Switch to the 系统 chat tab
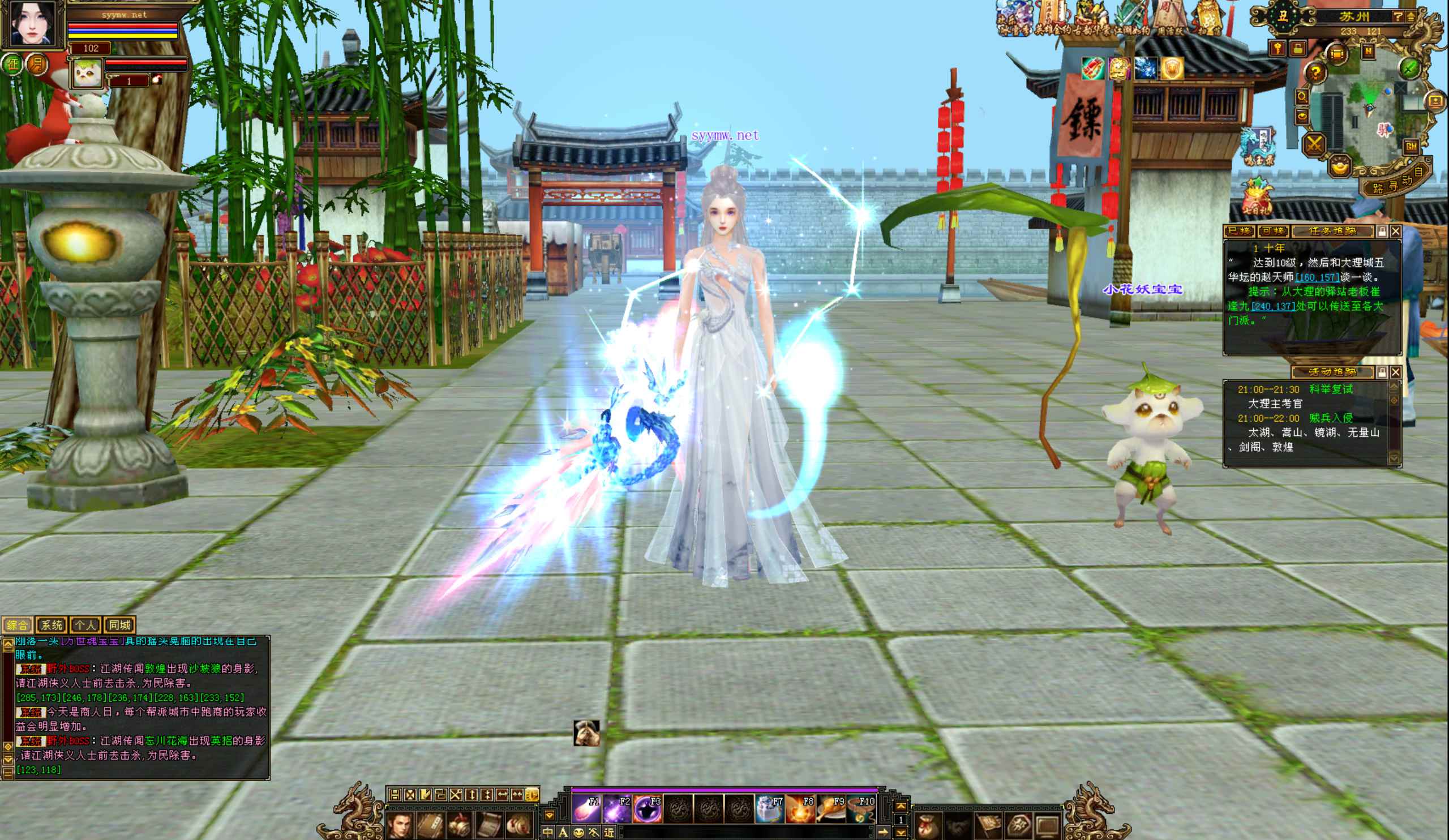 pos(51,625)
